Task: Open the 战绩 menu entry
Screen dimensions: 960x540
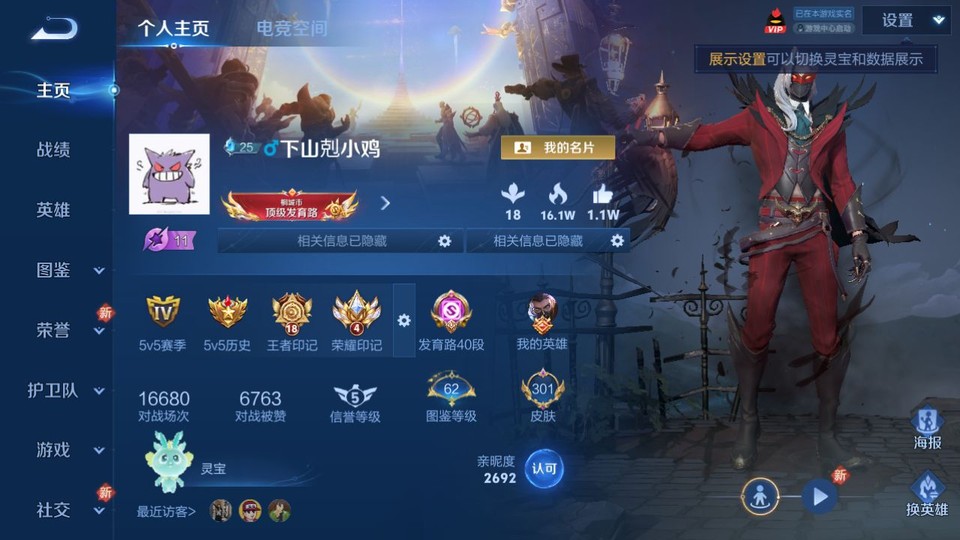Action: click(x=54, y=150)
